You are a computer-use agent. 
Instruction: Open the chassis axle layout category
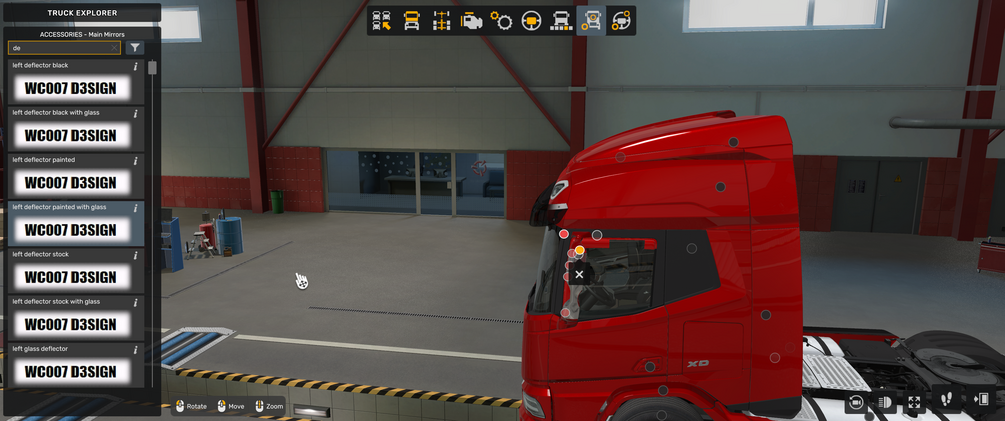[x=441, y=21]
